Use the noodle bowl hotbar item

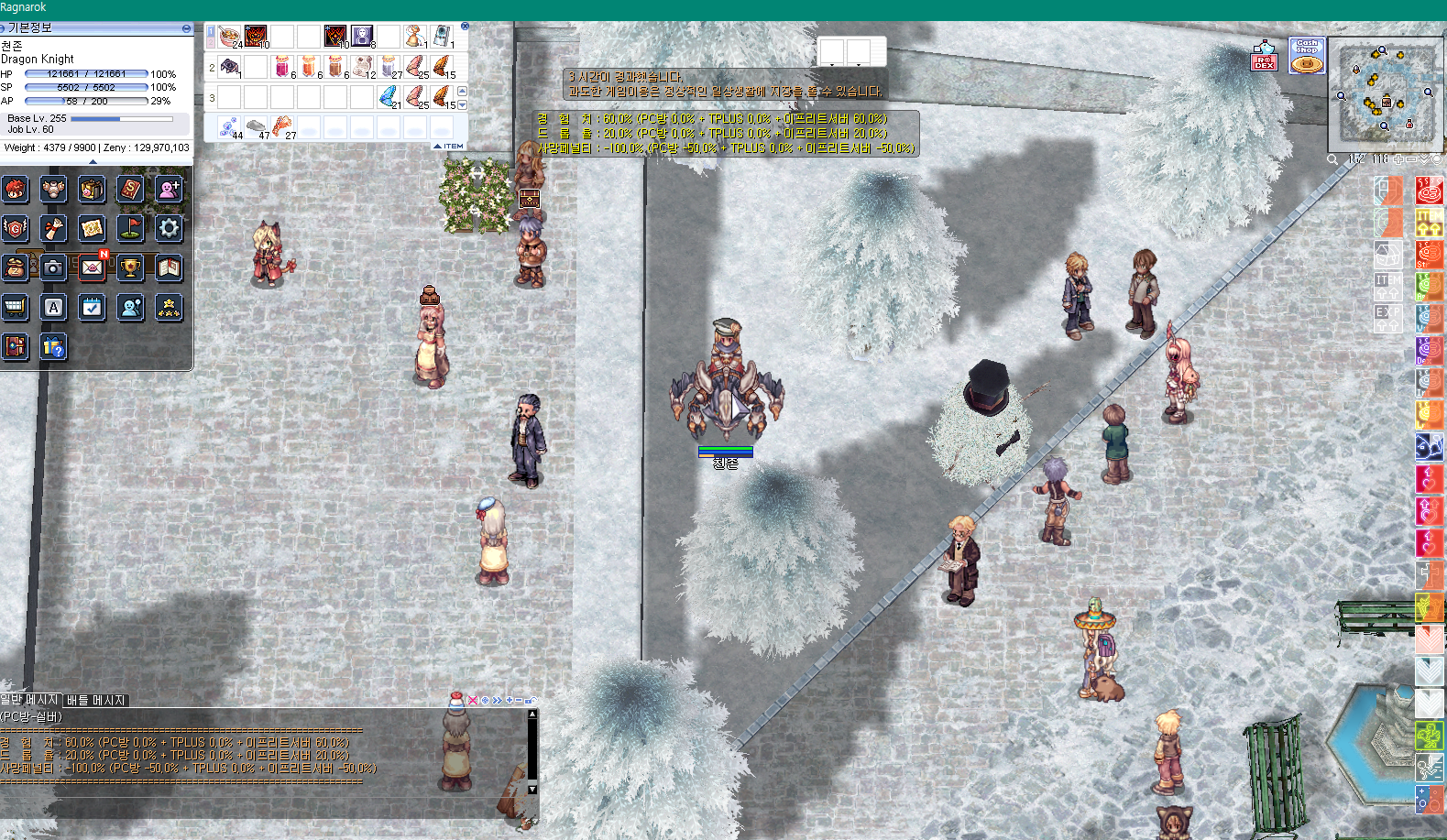tap(229, 37)
